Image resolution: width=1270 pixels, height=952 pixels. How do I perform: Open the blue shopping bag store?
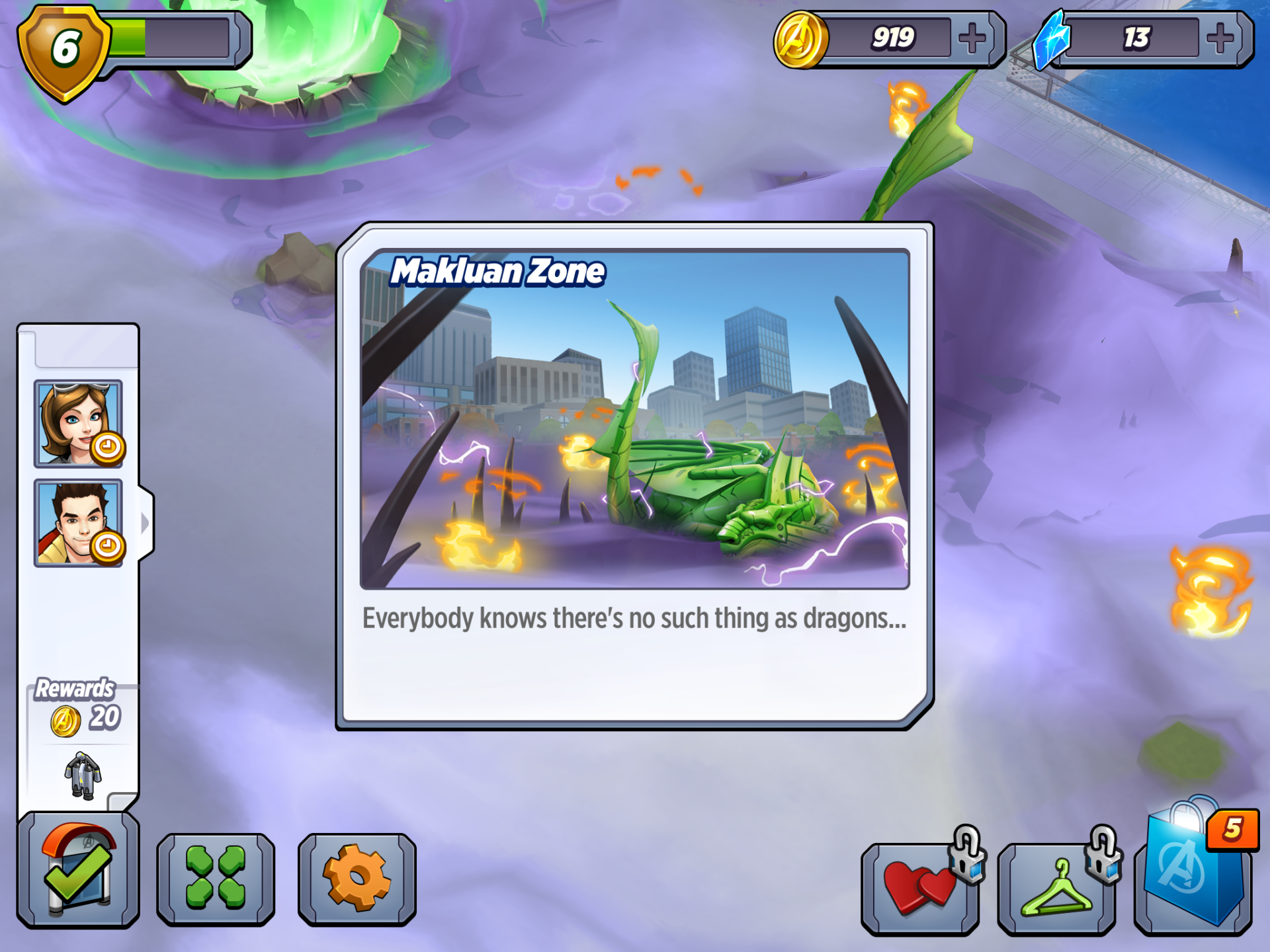coord(1193,870)
